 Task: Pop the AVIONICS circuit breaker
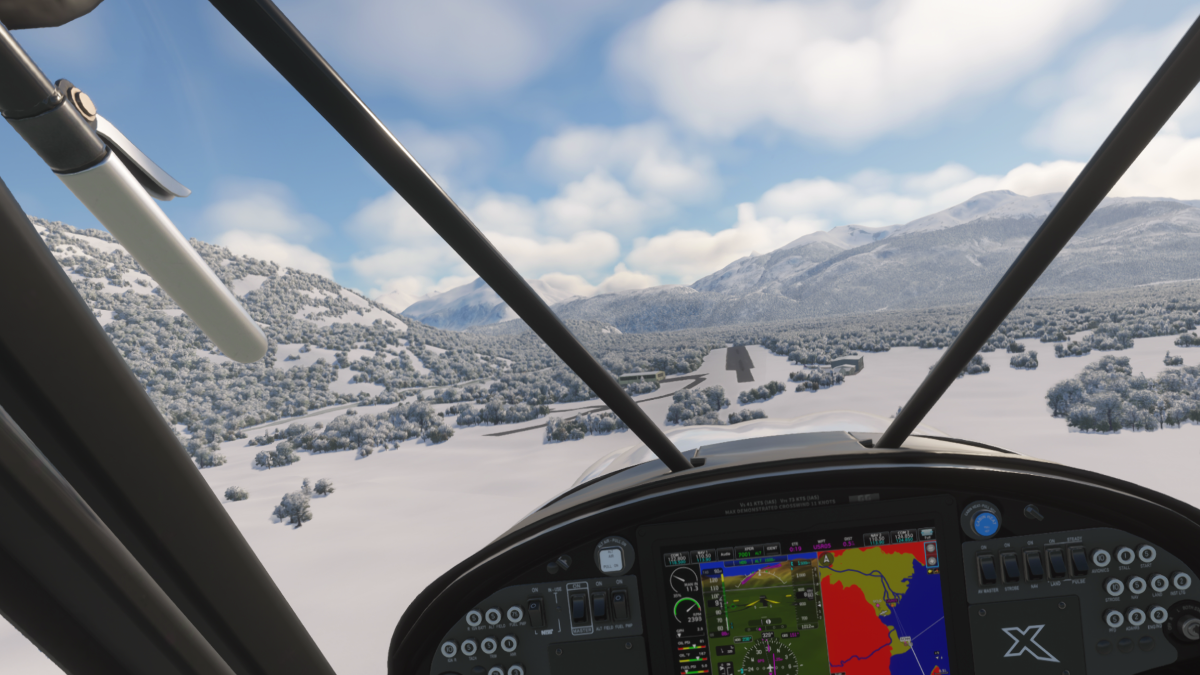coord(1101,558)
